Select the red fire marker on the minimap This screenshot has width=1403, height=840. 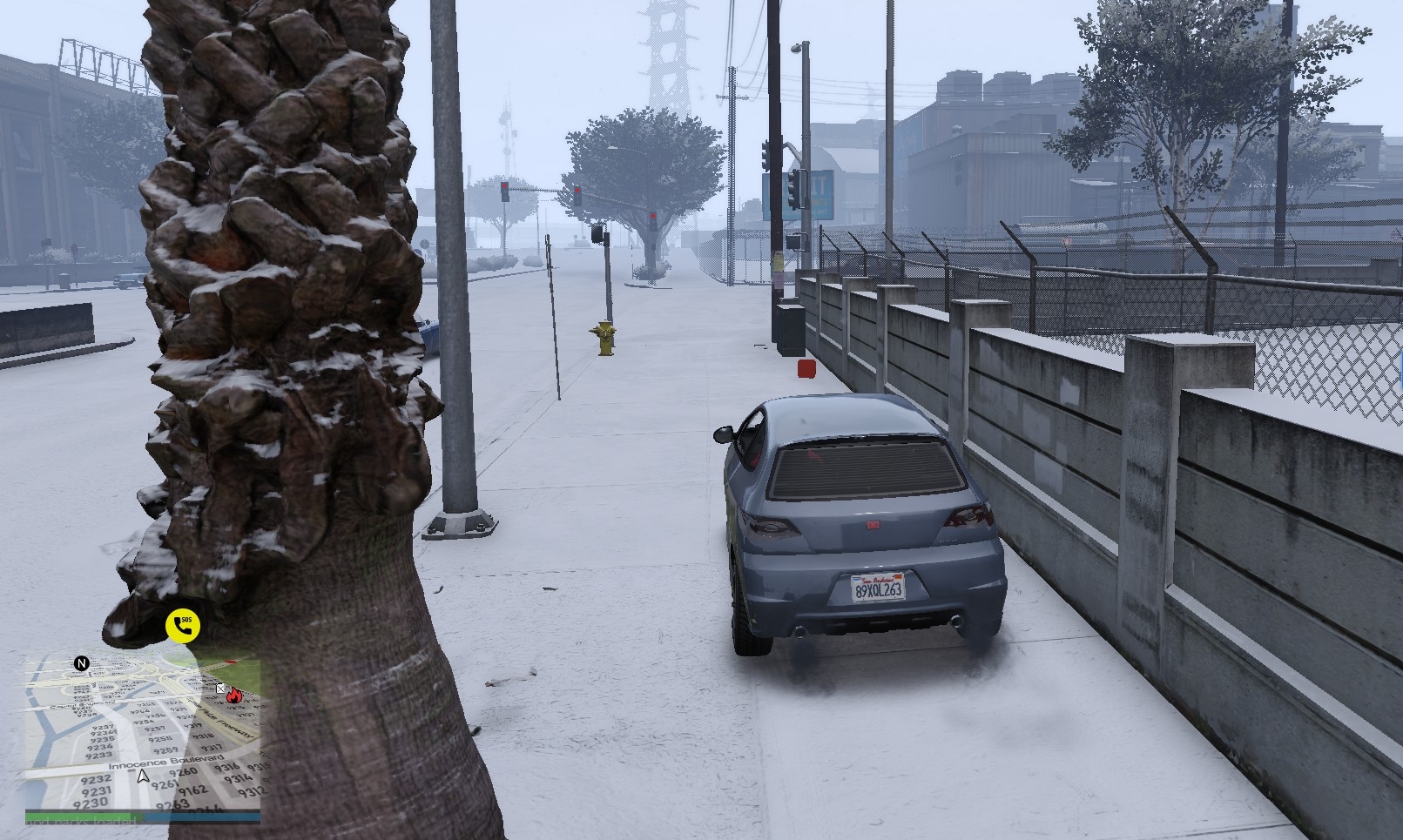point(233,696)
